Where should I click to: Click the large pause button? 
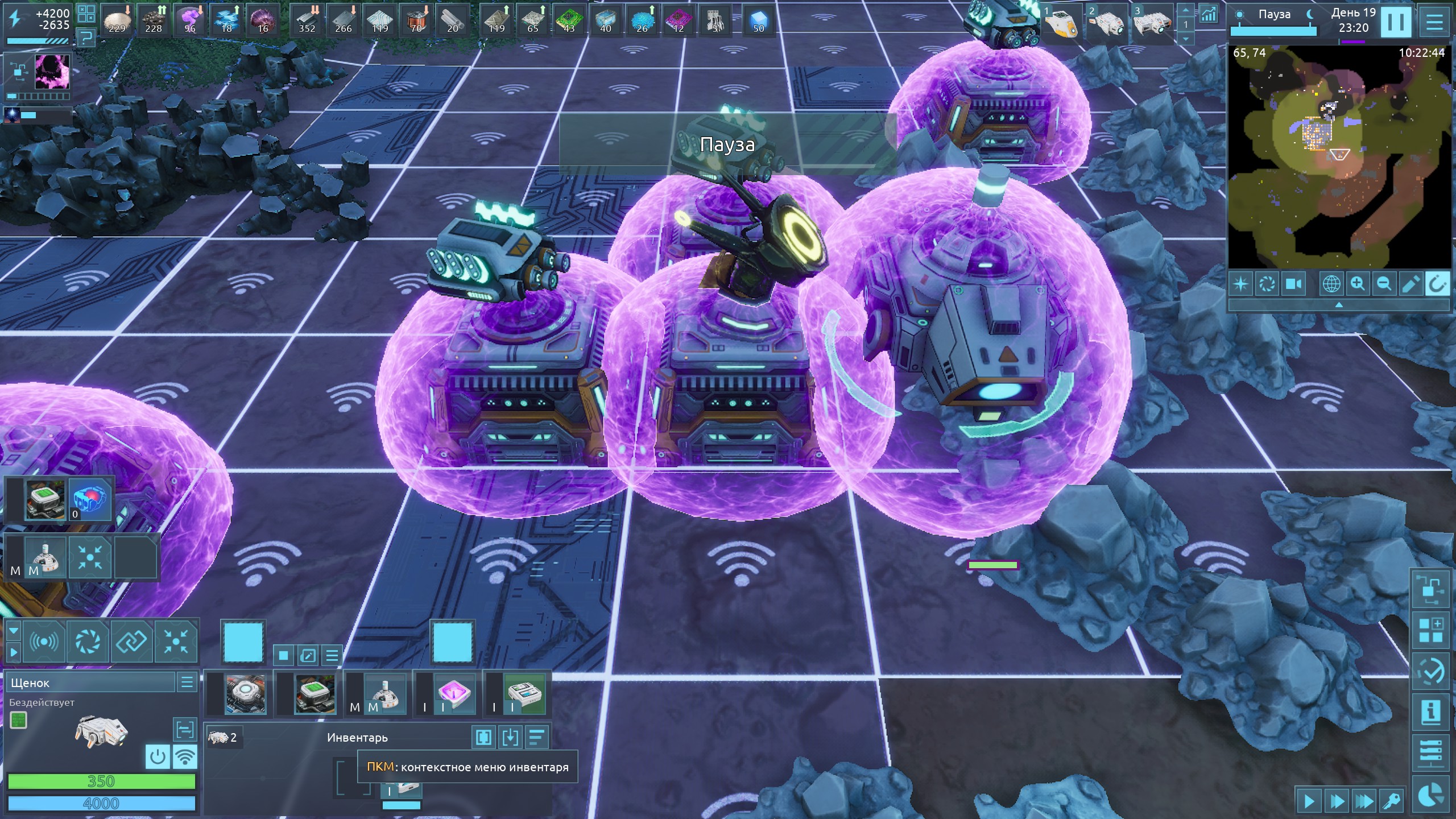coord(1396,23)
